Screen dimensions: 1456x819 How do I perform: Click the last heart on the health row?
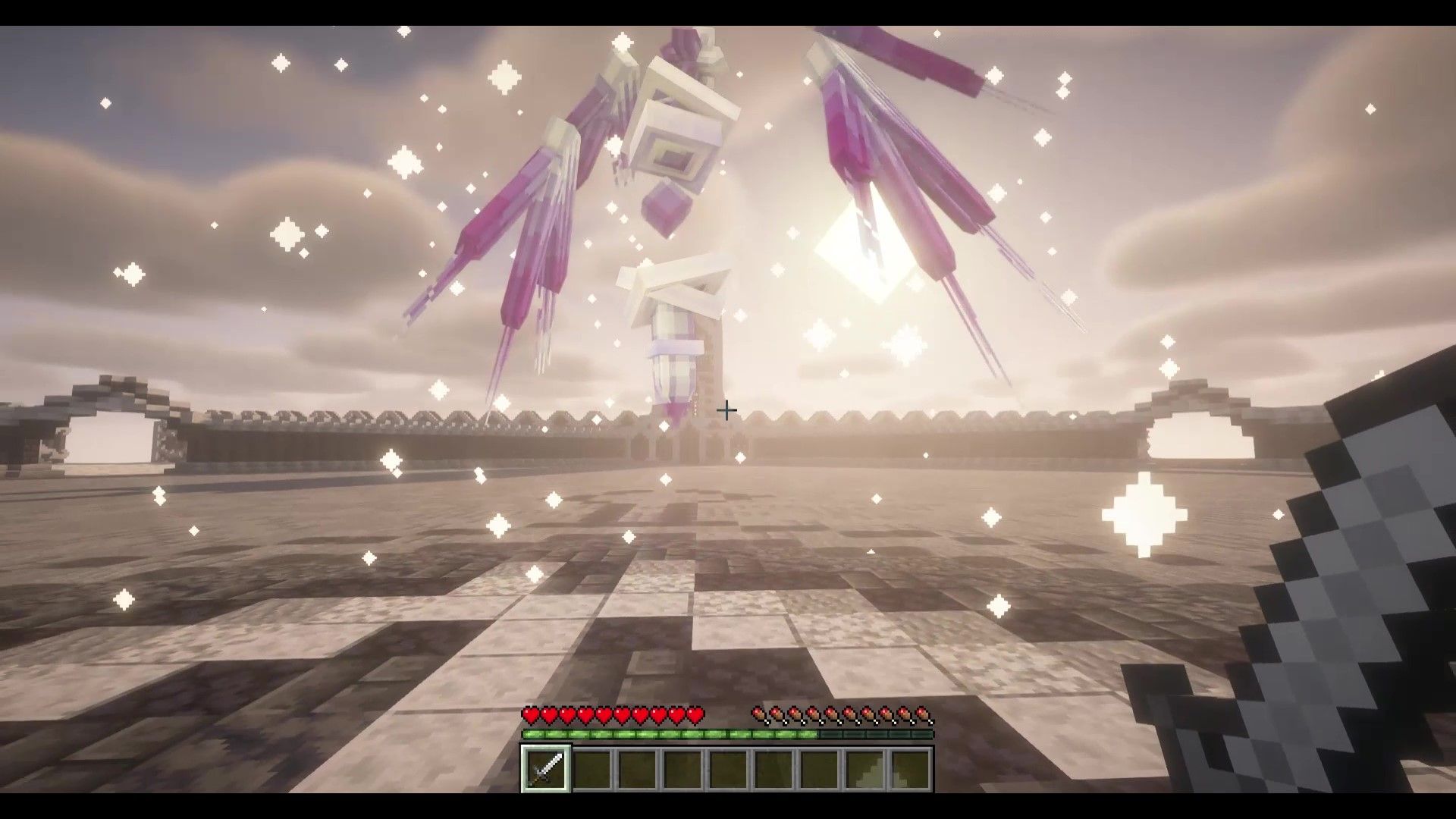coord(696,714)
